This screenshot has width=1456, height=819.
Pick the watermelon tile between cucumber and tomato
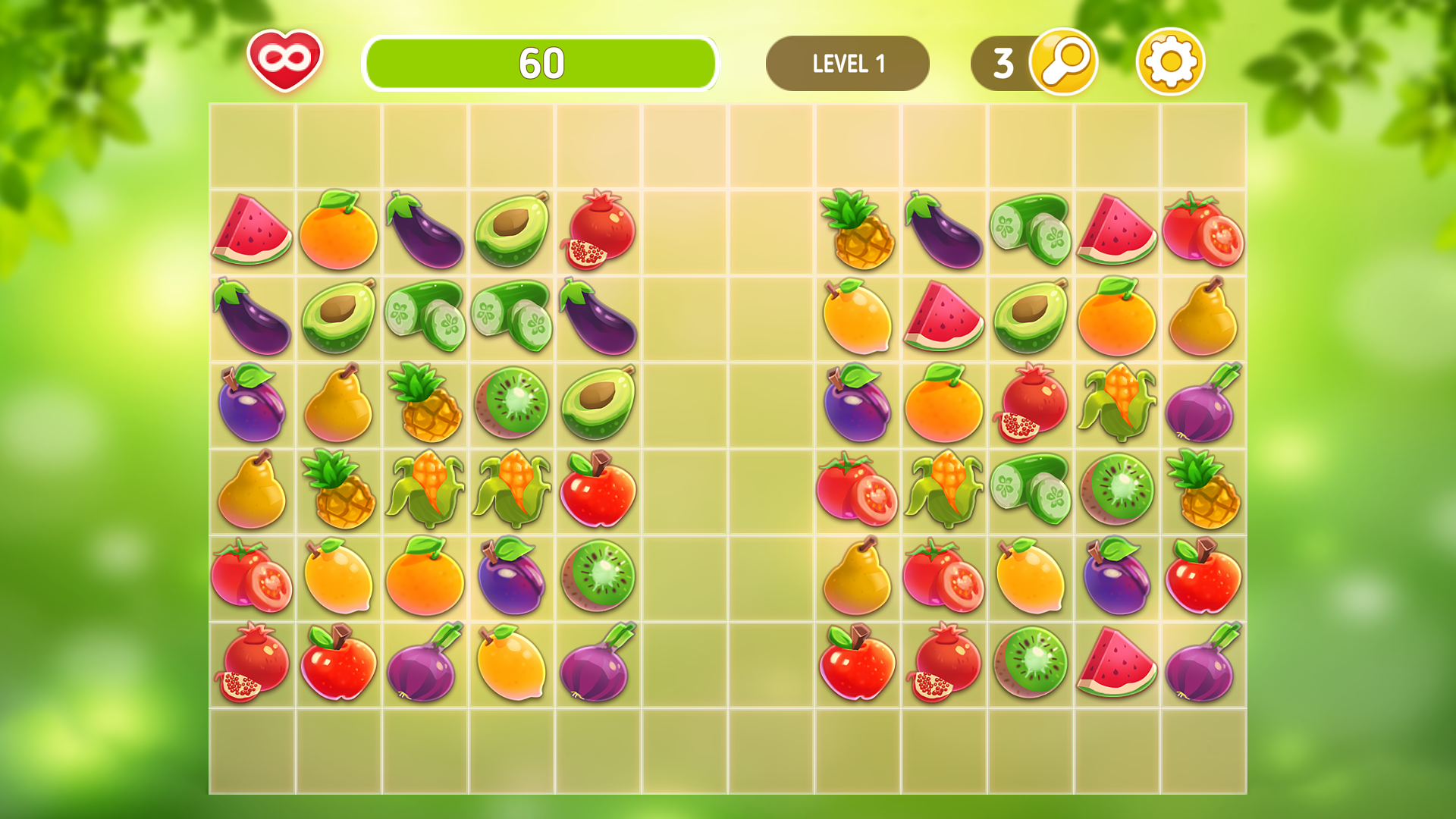pos(1116,230)
